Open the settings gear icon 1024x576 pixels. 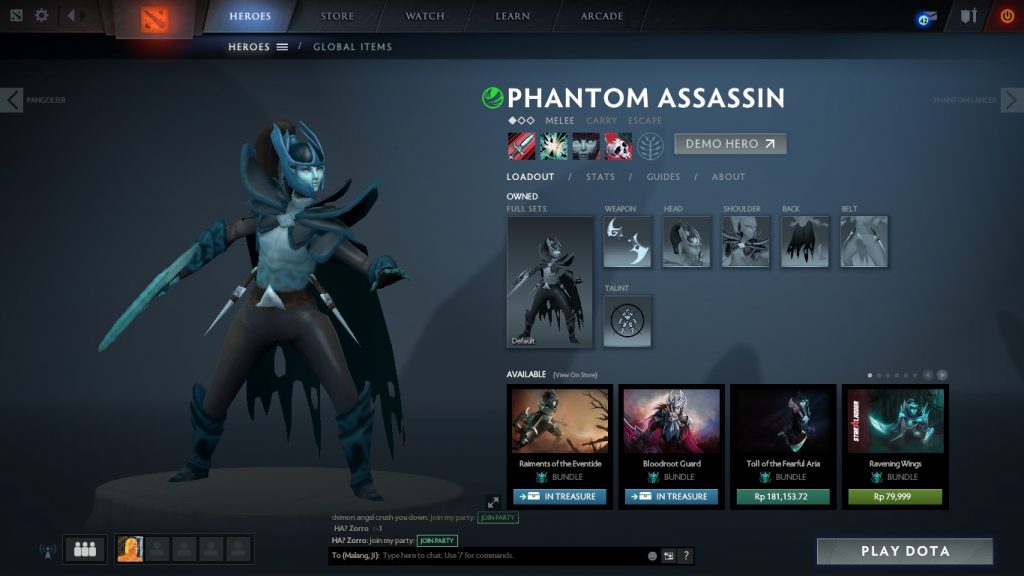point(41,16)
